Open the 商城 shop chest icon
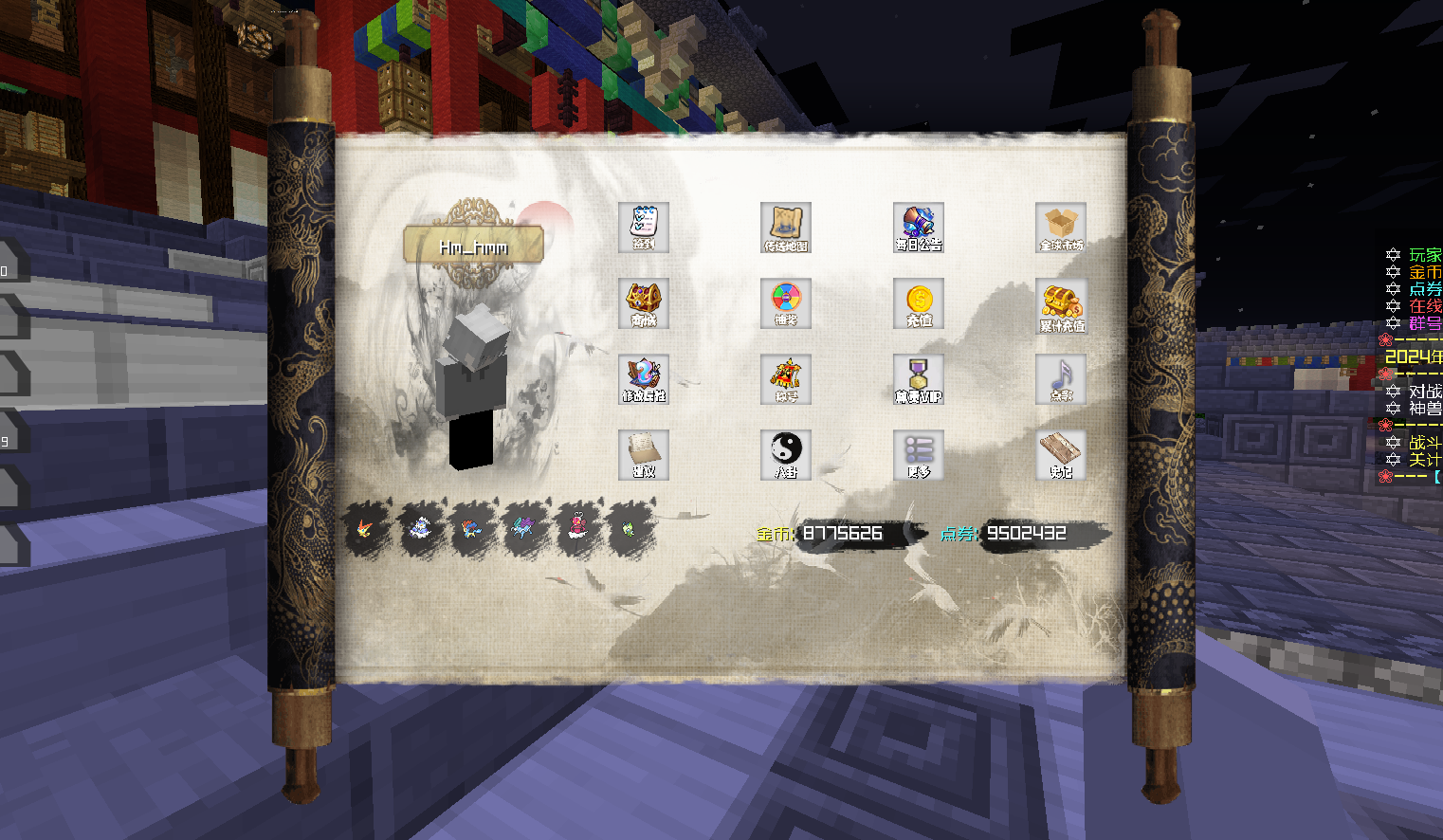 (x=644, y=303)
